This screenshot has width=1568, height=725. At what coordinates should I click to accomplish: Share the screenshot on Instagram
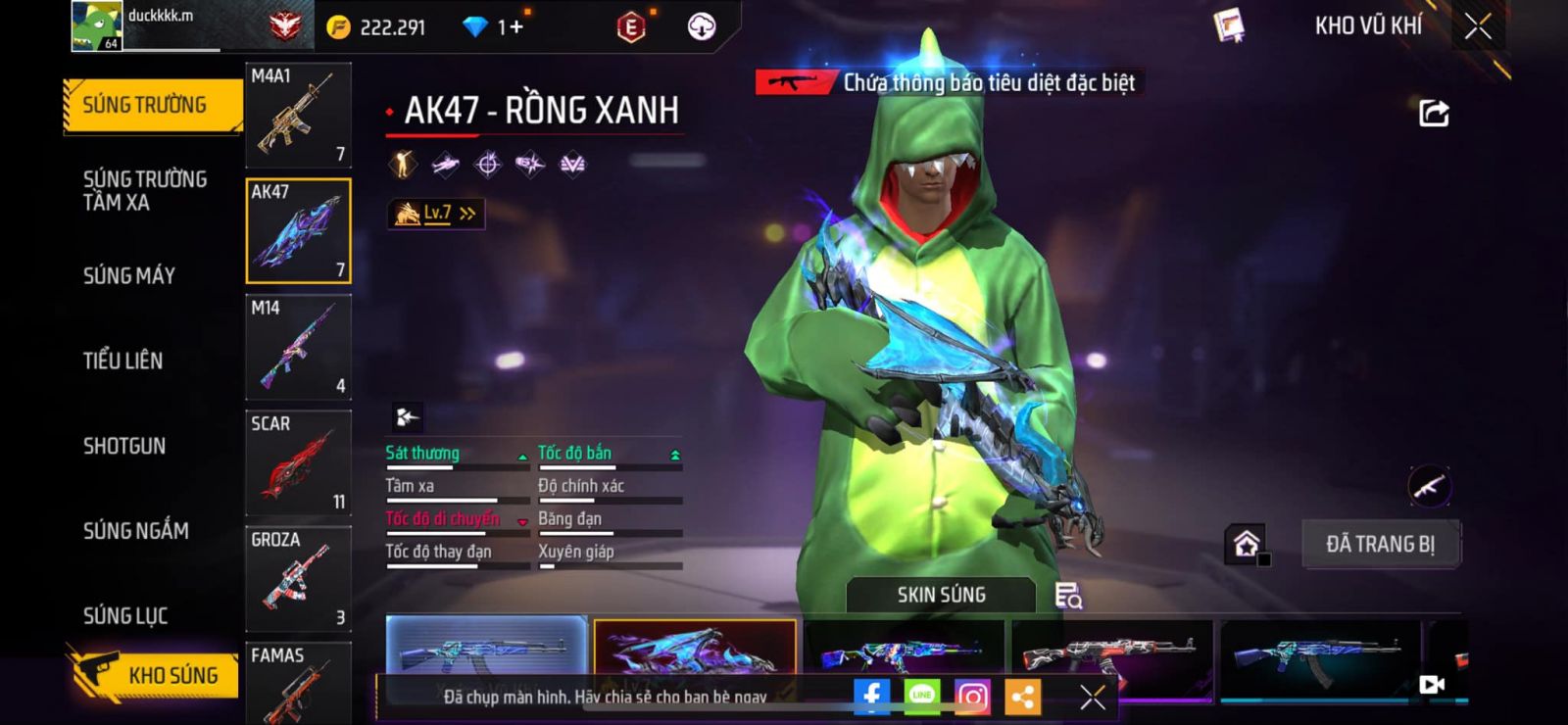pos(972,697)
